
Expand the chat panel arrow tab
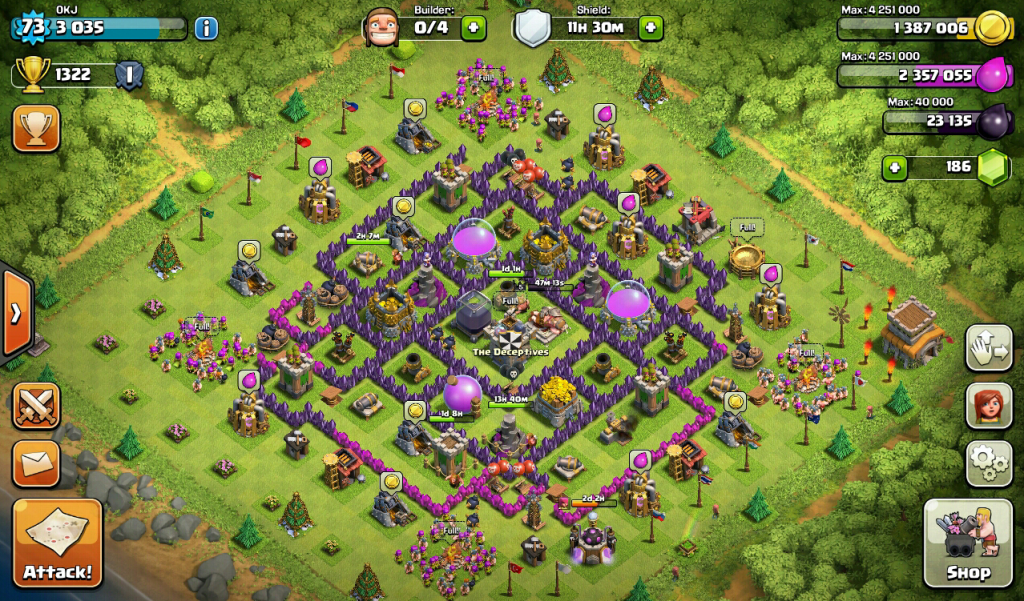[x=15, y=312]
